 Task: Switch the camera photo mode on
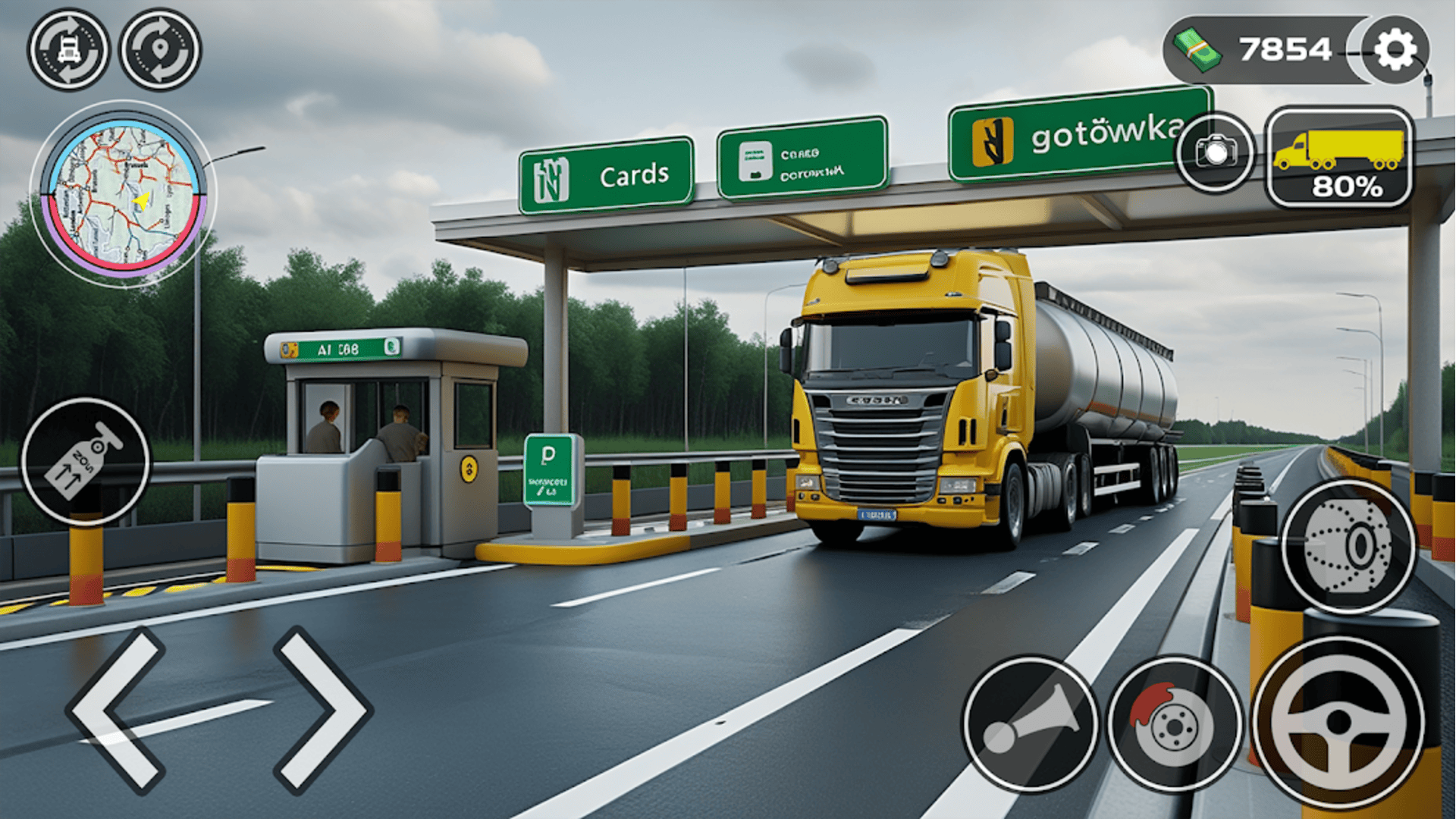(1214, 153)
